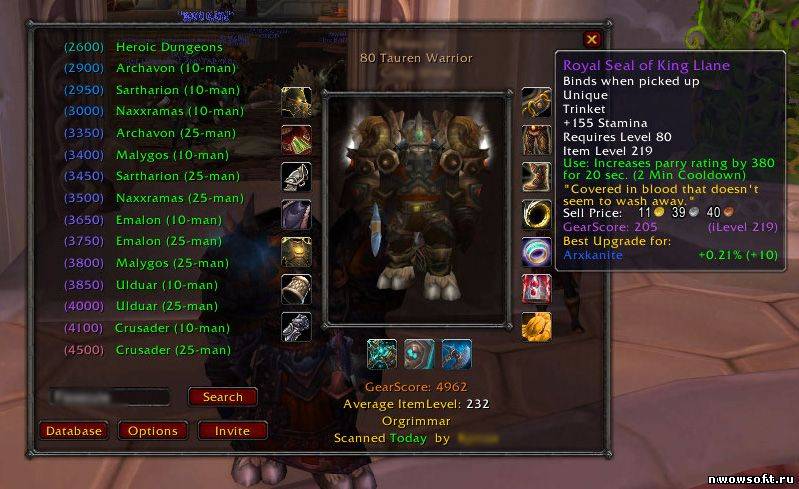Screen dimensions: 799x489
Task: Select the golden helmet equipment slot
Action: (296, 102)
